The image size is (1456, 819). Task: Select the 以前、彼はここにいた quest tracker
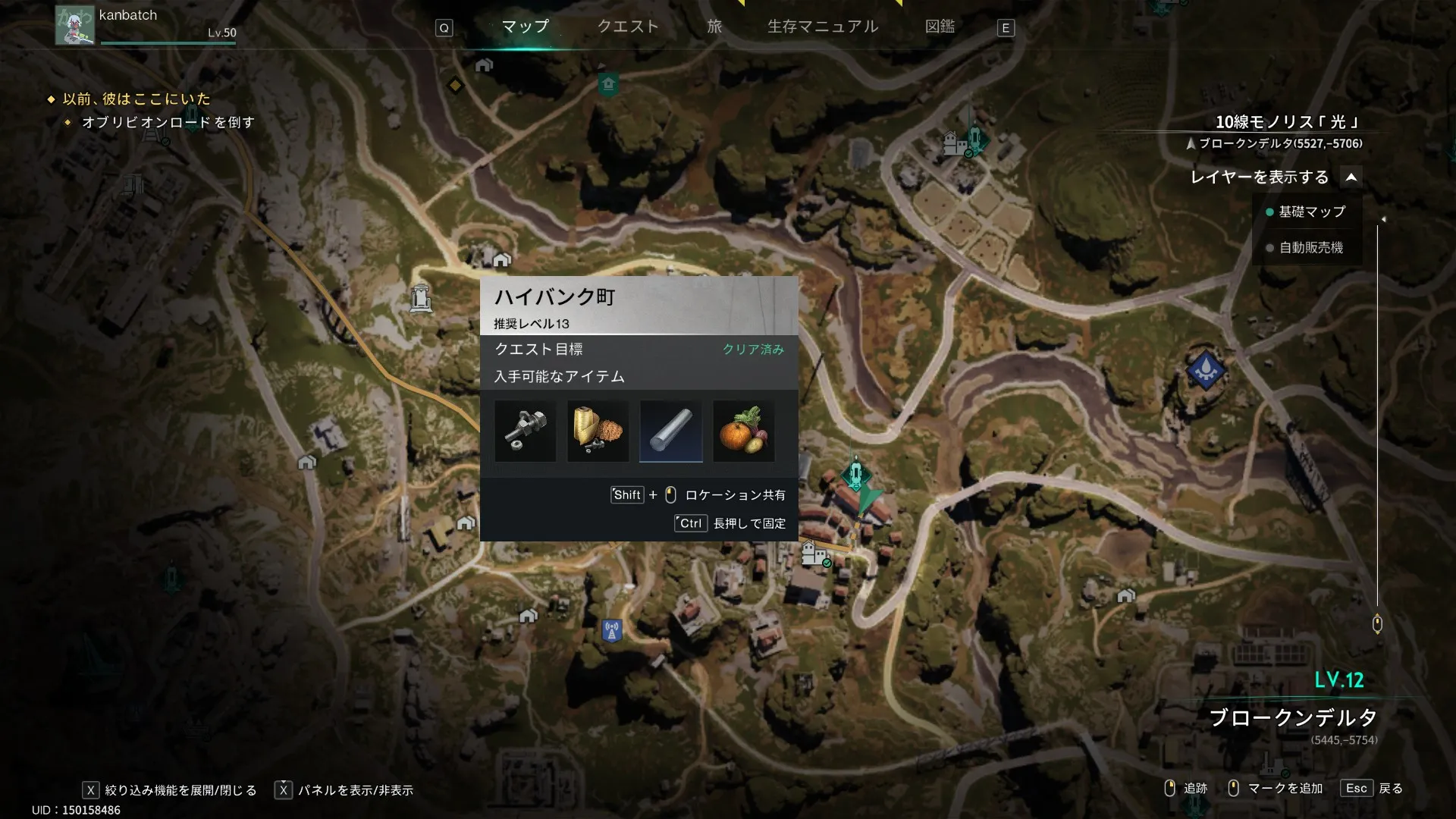136,99
